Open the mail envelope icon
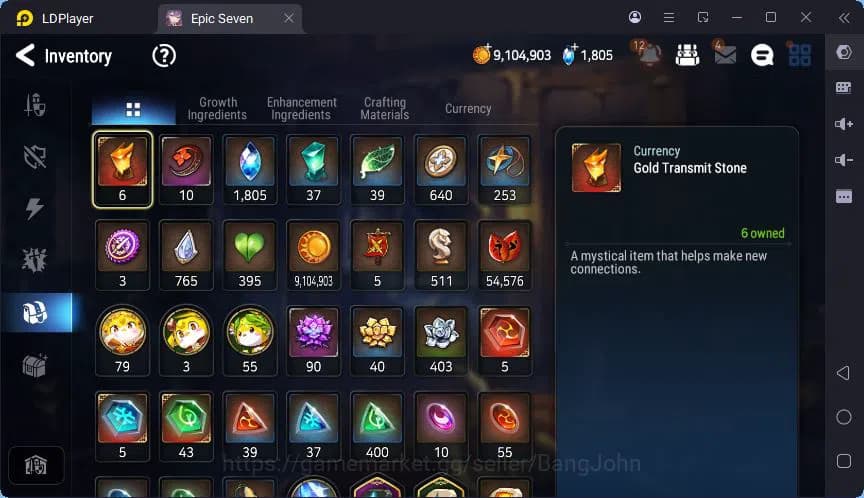The width and height of the screenshot is (864, 498). click(724, 55)
